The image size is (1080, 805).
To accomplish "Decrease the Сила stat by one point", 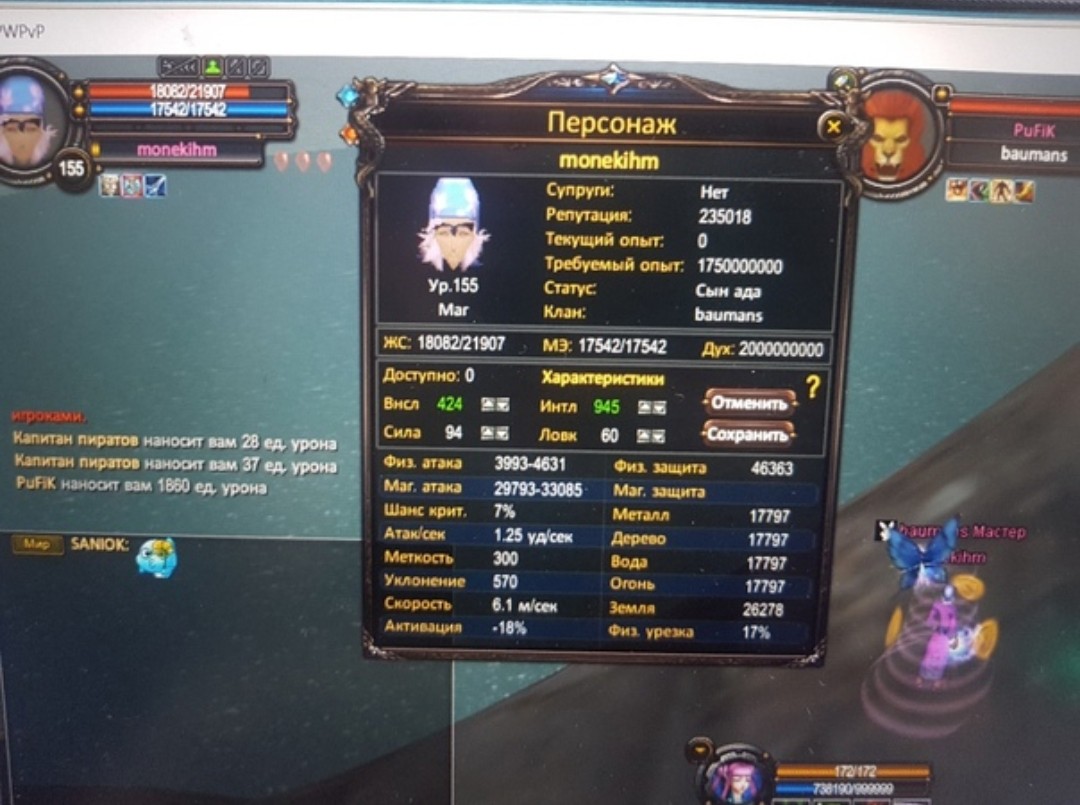I will coord(502,434).
